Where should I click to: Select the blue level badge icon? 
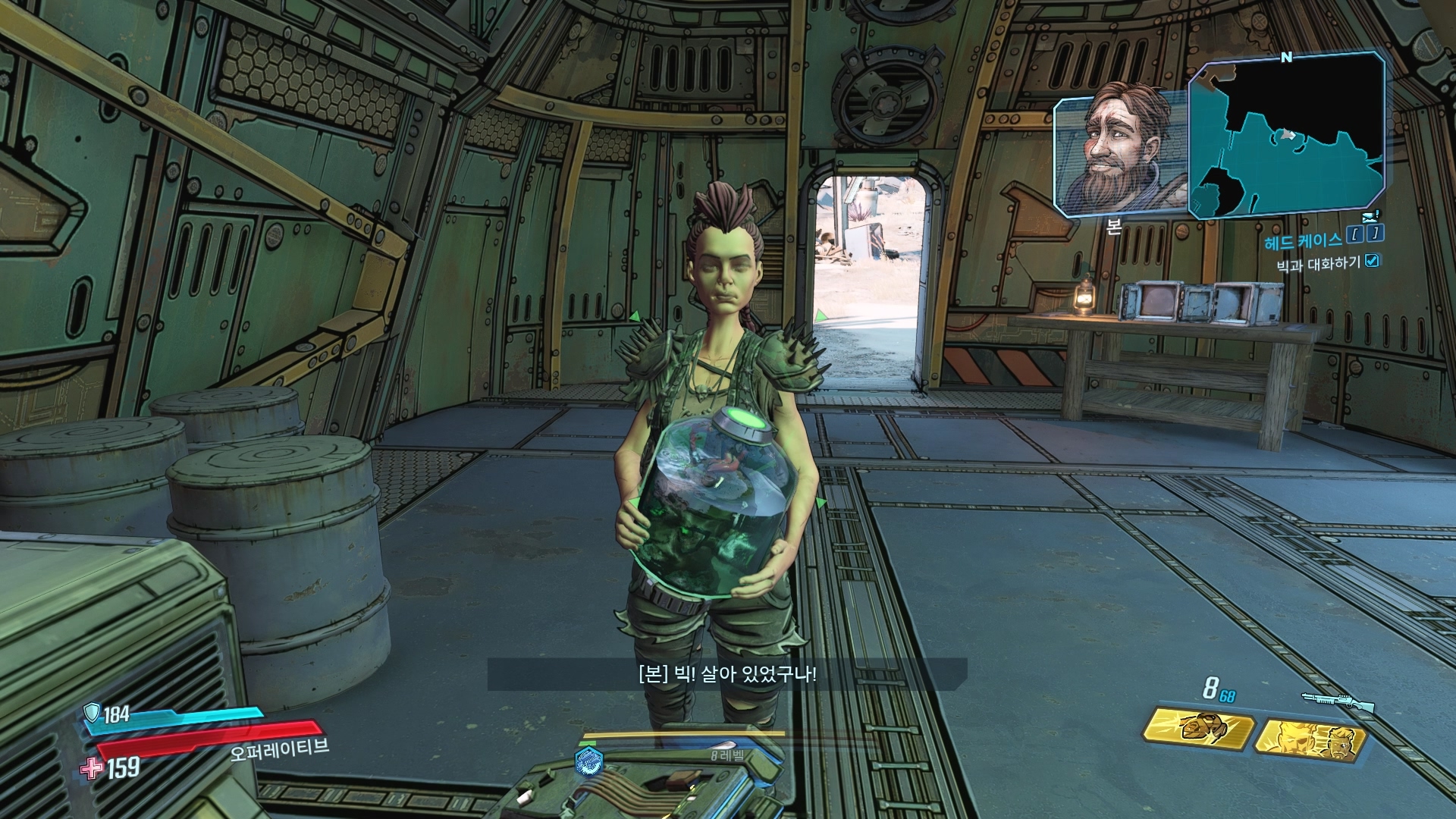pos(589,759)
